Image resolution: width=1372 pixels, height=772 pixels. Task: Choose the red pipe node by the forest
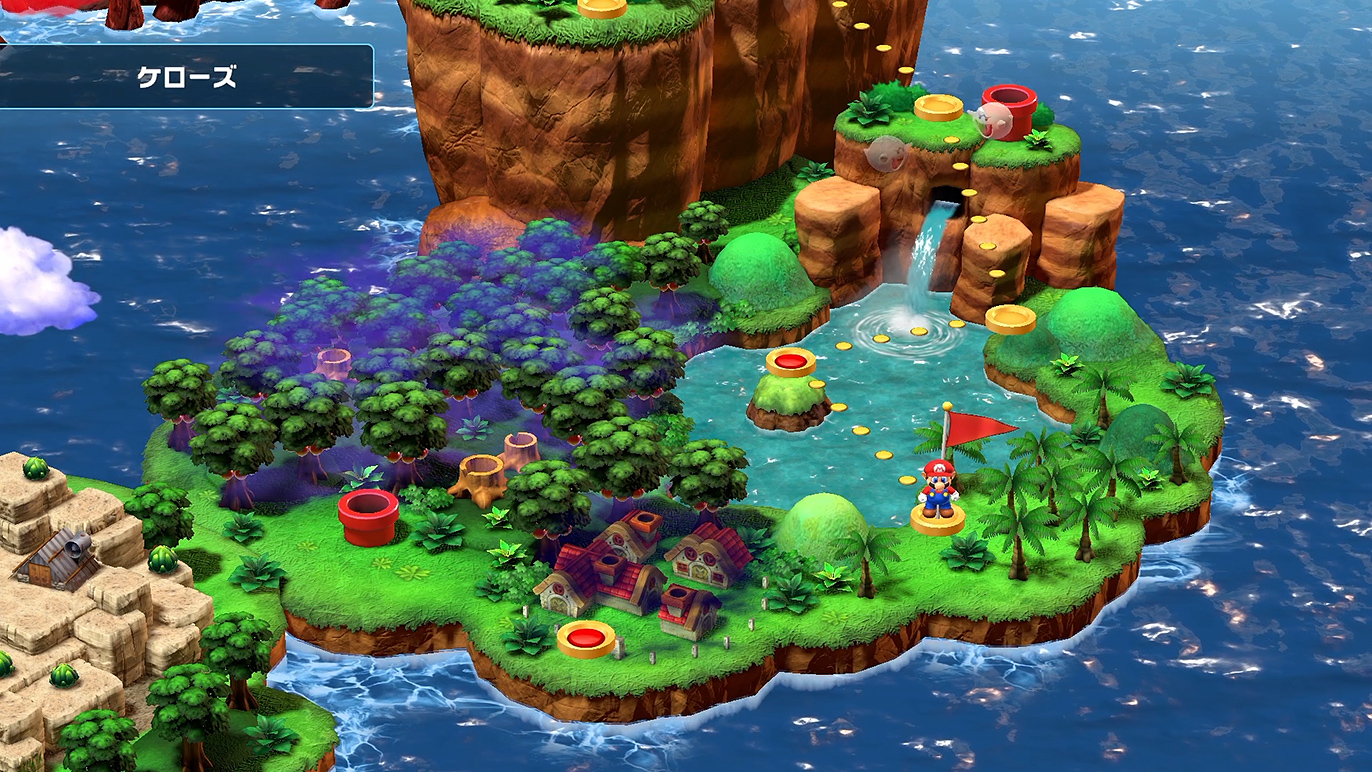(368, 515)
